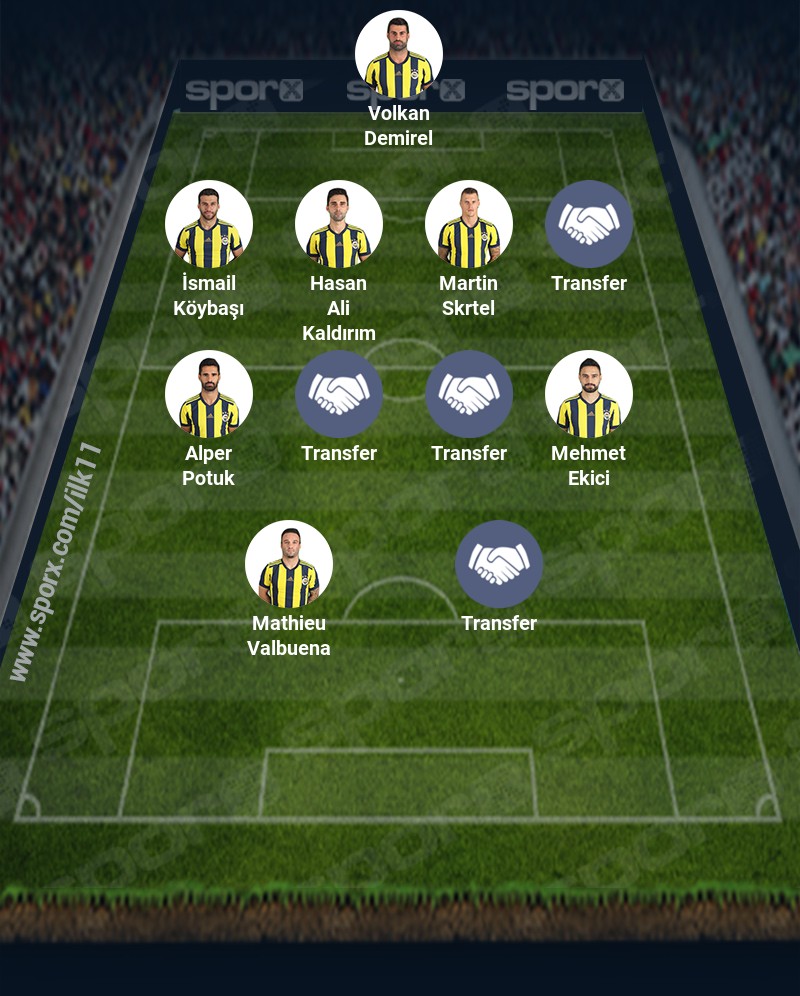Pick Mathieu Valbuena's portrait
The width and height of the screenshot is (800, 996).
pyautogui.click(x=289, y=564)
